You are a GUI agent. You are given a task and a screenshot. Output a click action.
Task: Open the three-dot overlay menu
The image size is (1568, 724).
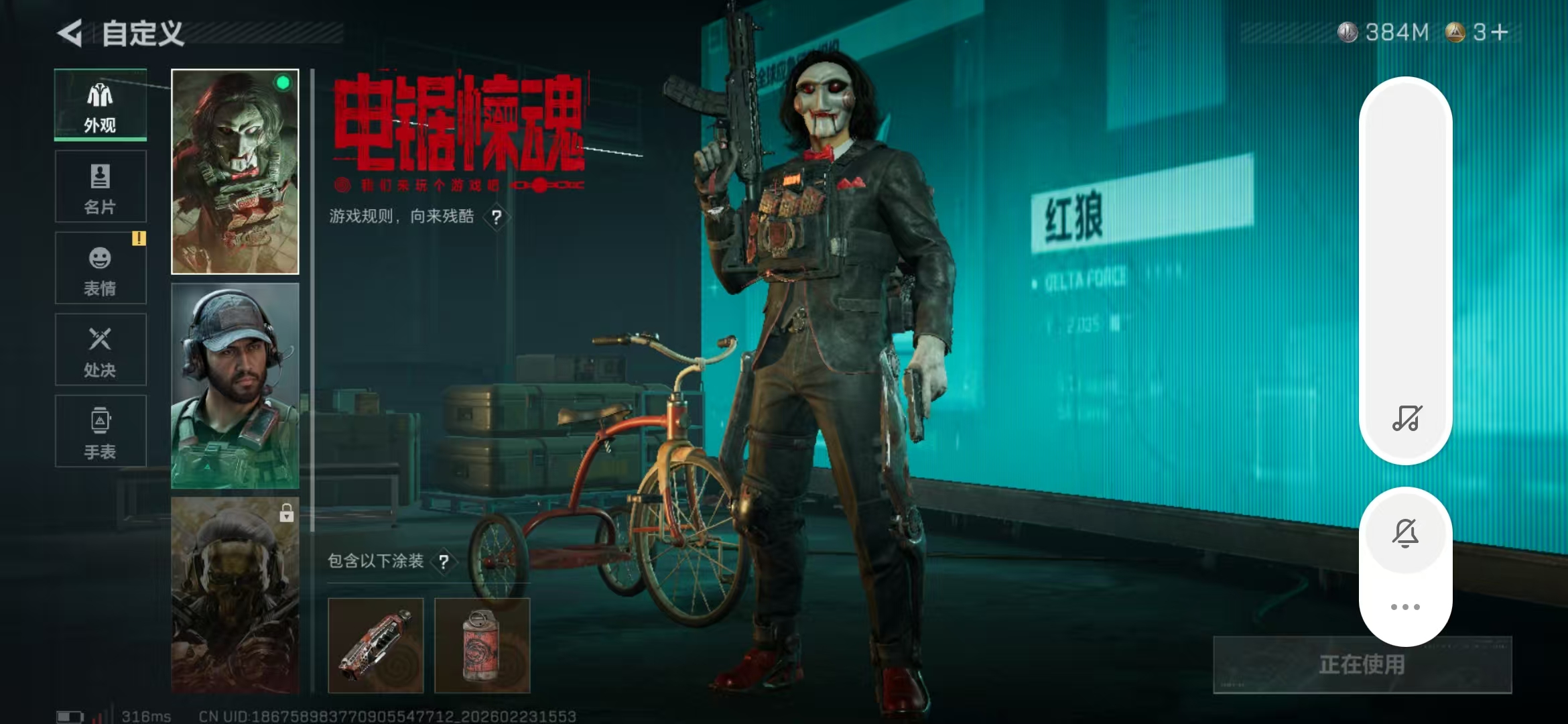[1405, 607]
